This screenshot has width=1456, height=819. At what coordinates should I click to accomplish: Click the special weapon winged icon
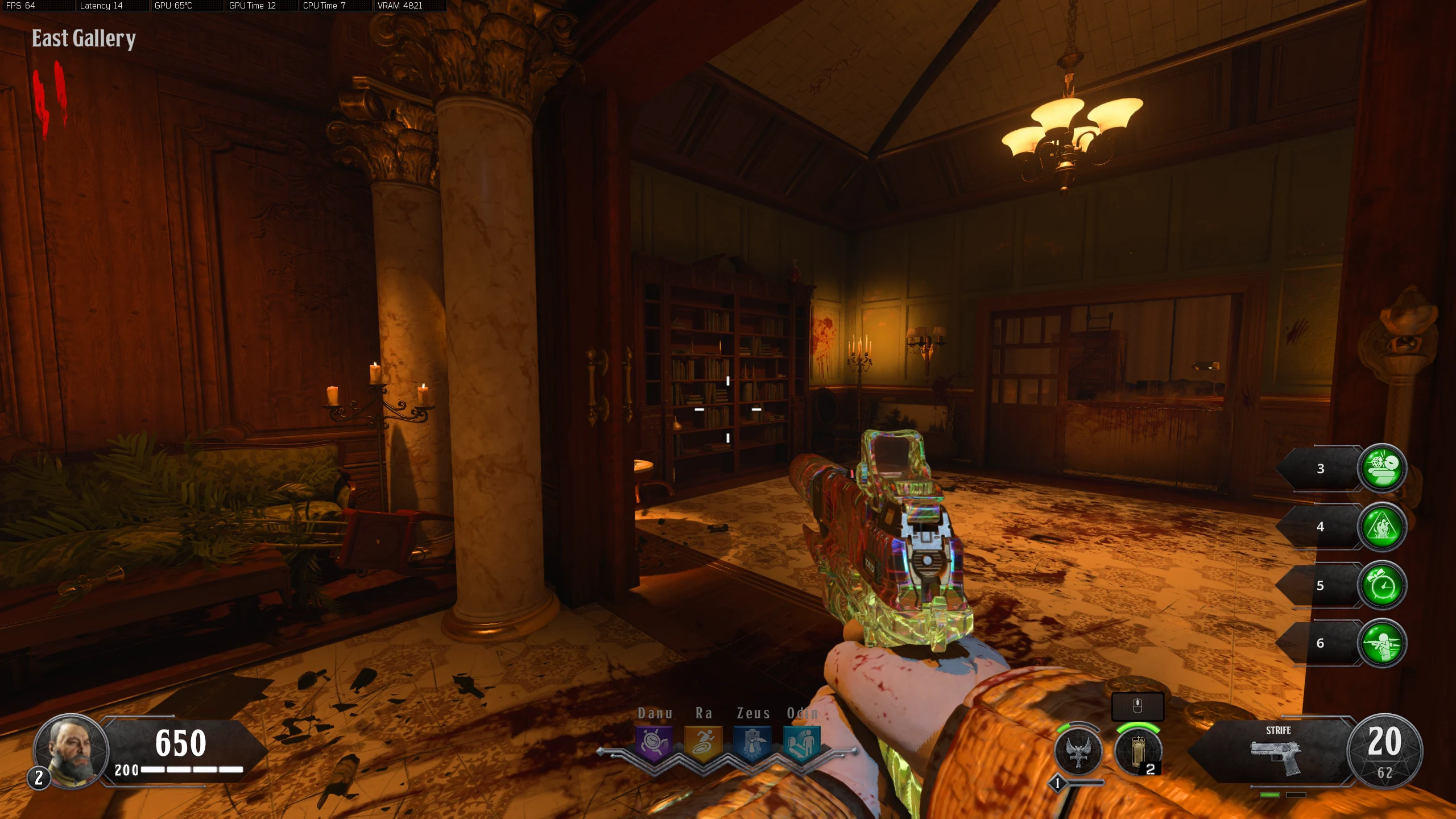click(1078, 752)
